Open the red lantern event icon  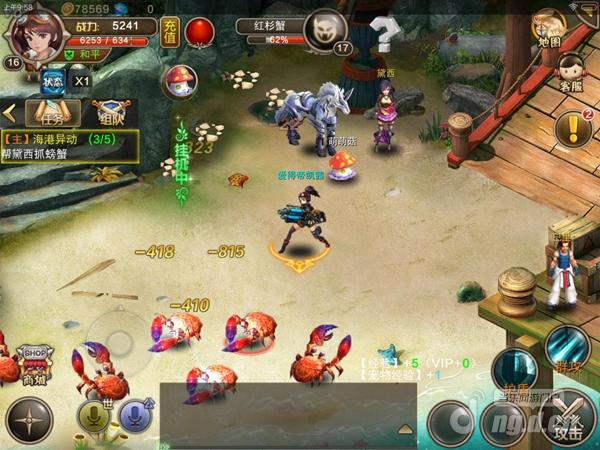[202, 32]
